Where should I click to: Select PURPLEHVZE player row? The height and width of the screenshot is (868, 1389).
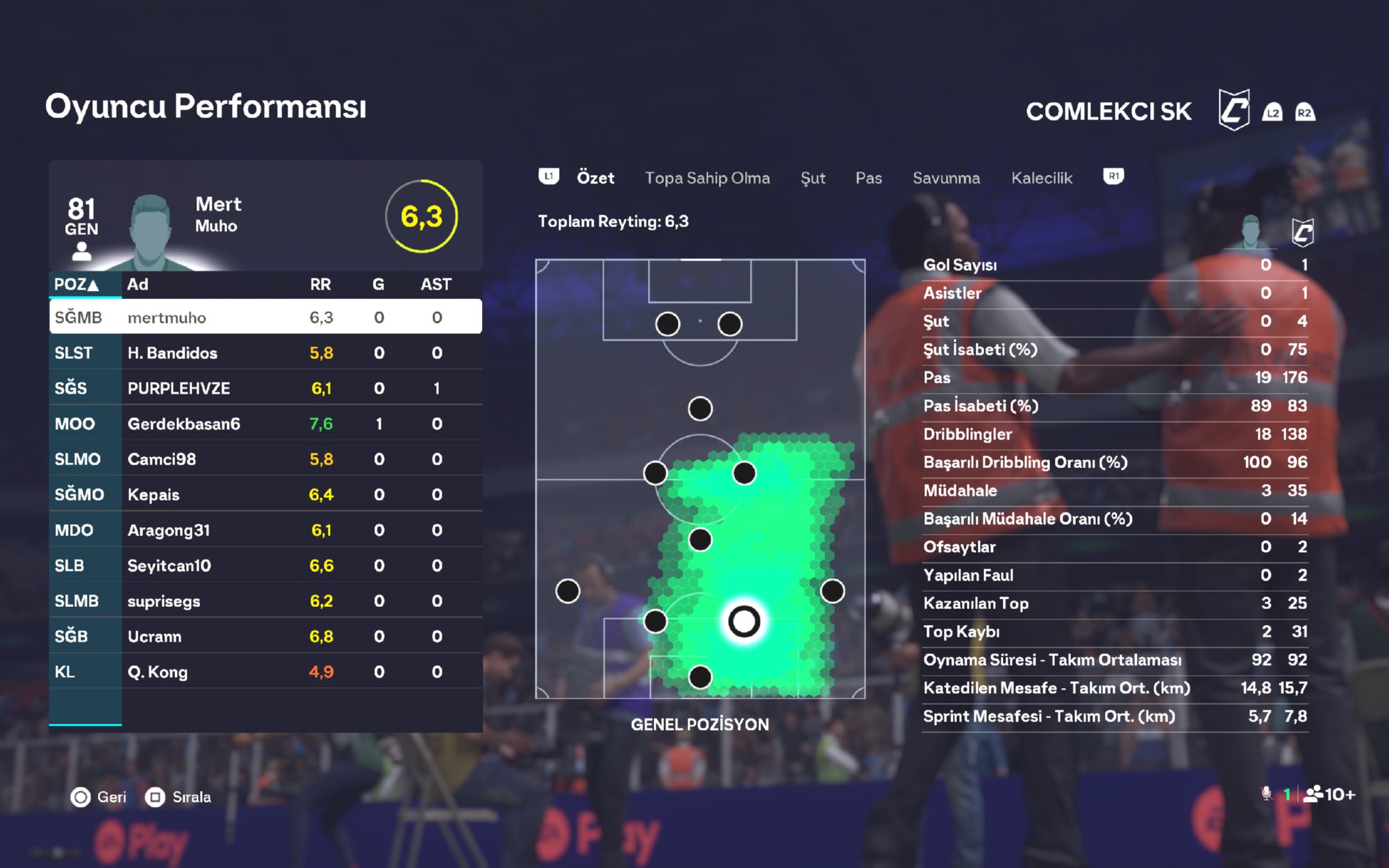point(265,388)
